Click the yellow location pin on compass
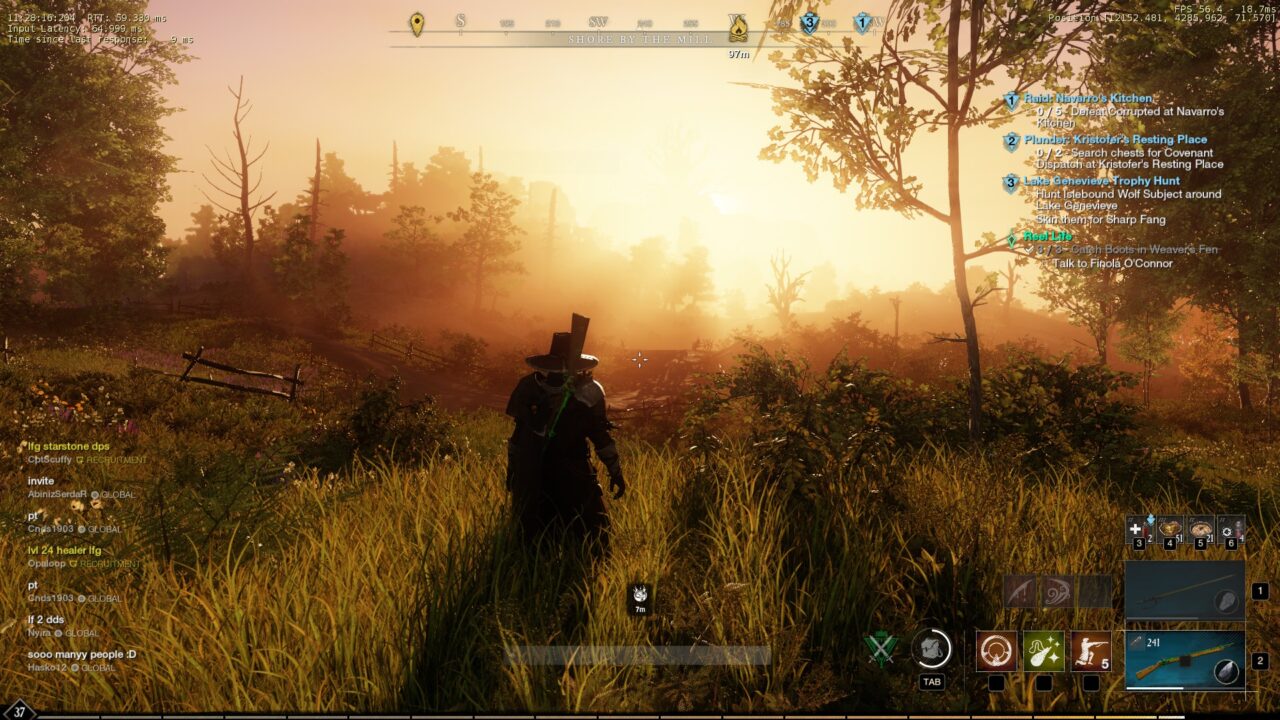Screen dimensions: 1280x720 (417, 24)
